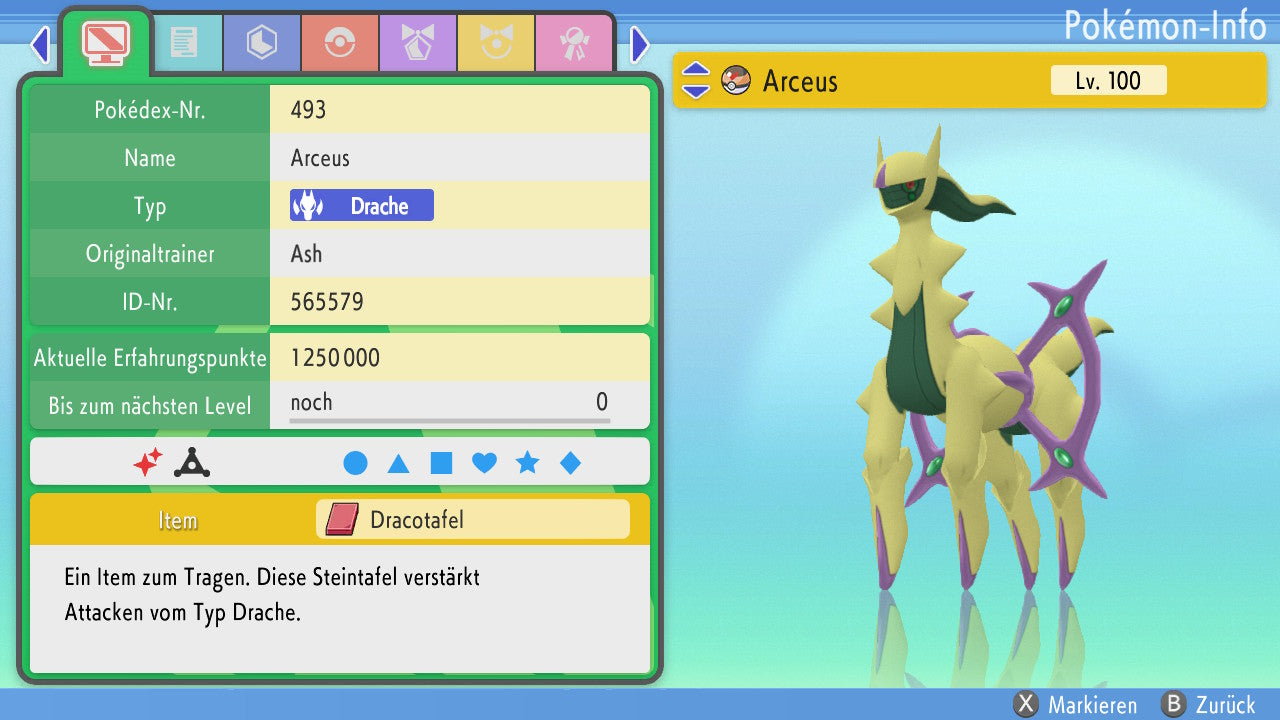This screenshot has width=1280, height=720.
Task: Open the blue hexagon stats tab
Action: [x=261, y=43]
